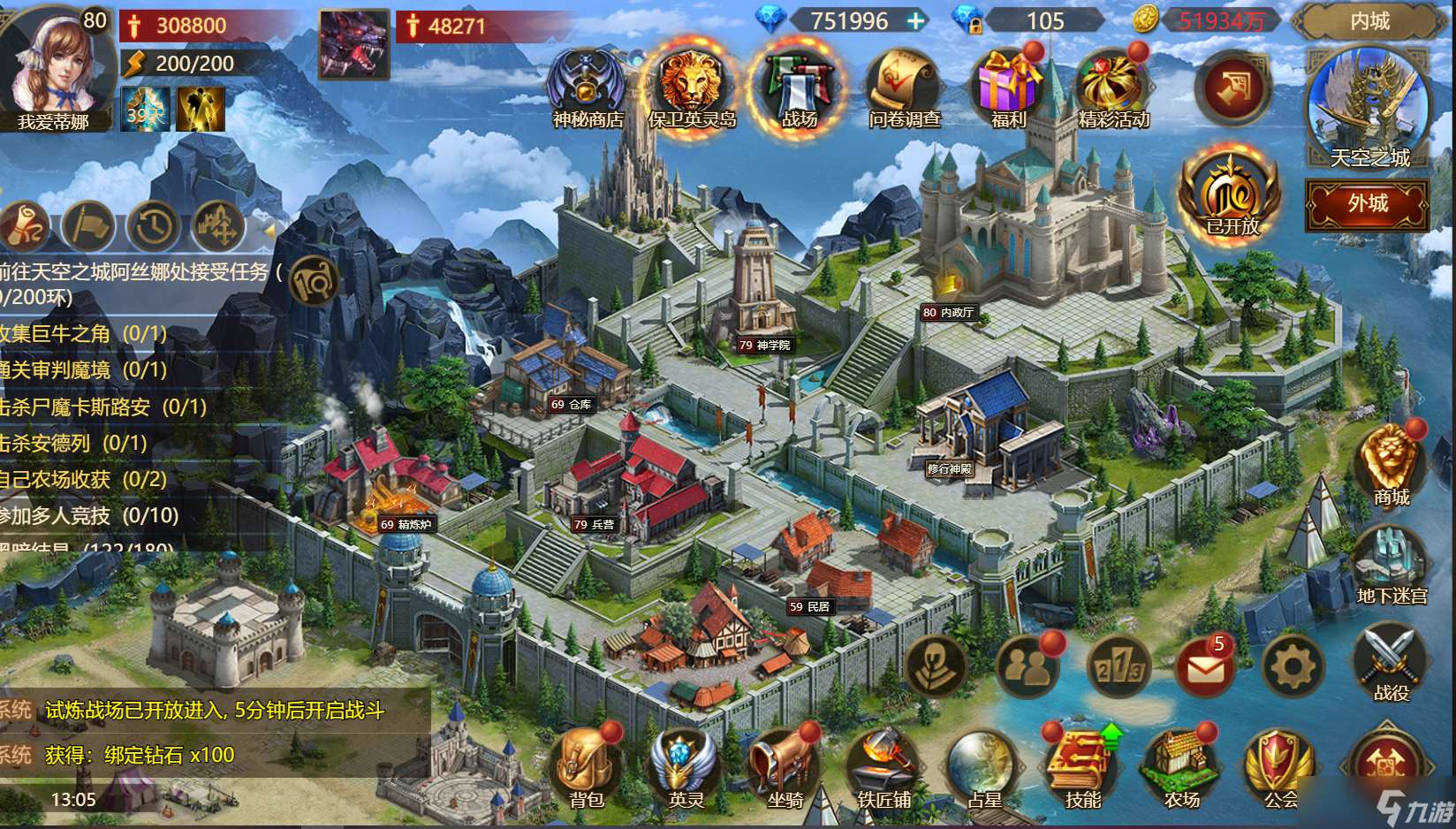Open 精彩活动 events icon

point(1112,88)
